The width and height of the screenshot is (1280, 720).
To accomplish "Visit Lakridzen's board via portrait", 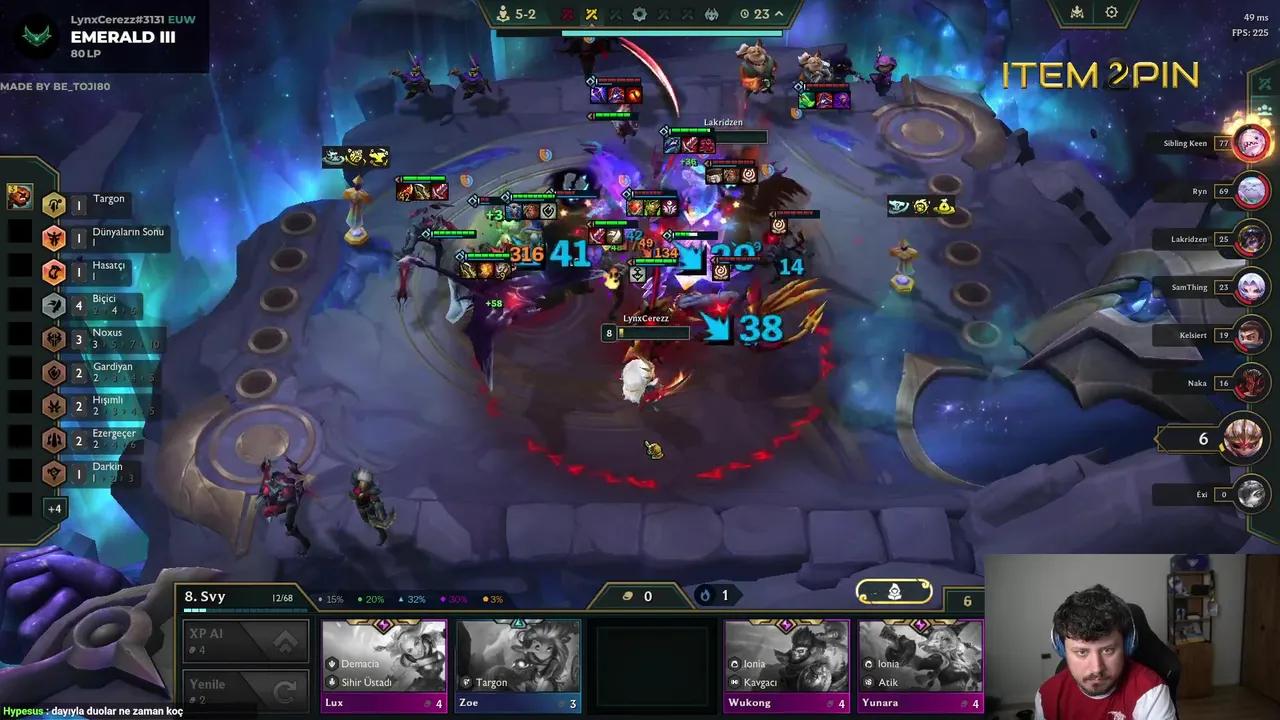I will tap(1250, 239).
